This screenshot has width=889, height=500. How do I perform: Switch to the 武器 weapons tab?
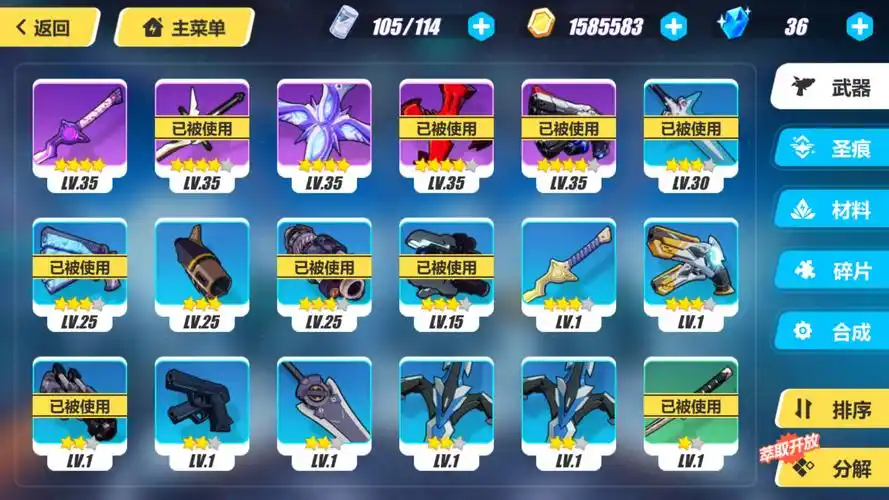[x=832, y=88]
